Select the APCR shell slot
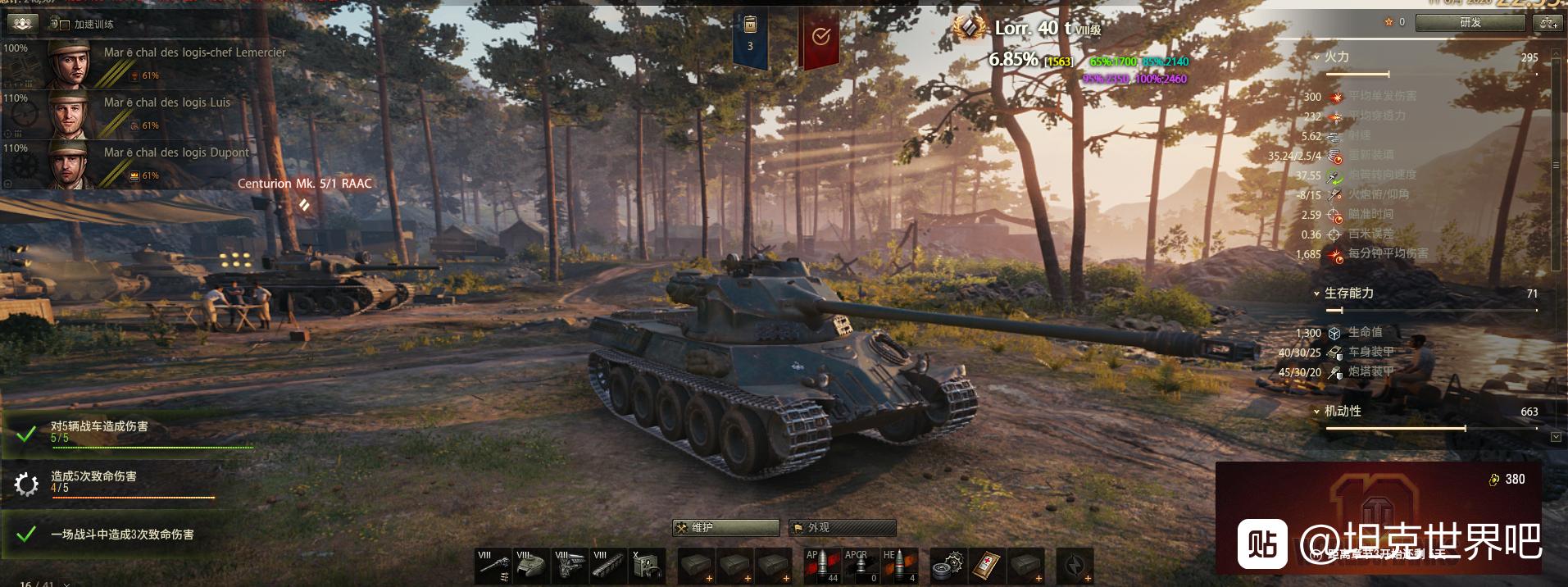The width and height of the screenshot is (1568, 587). tap(860, 567)
